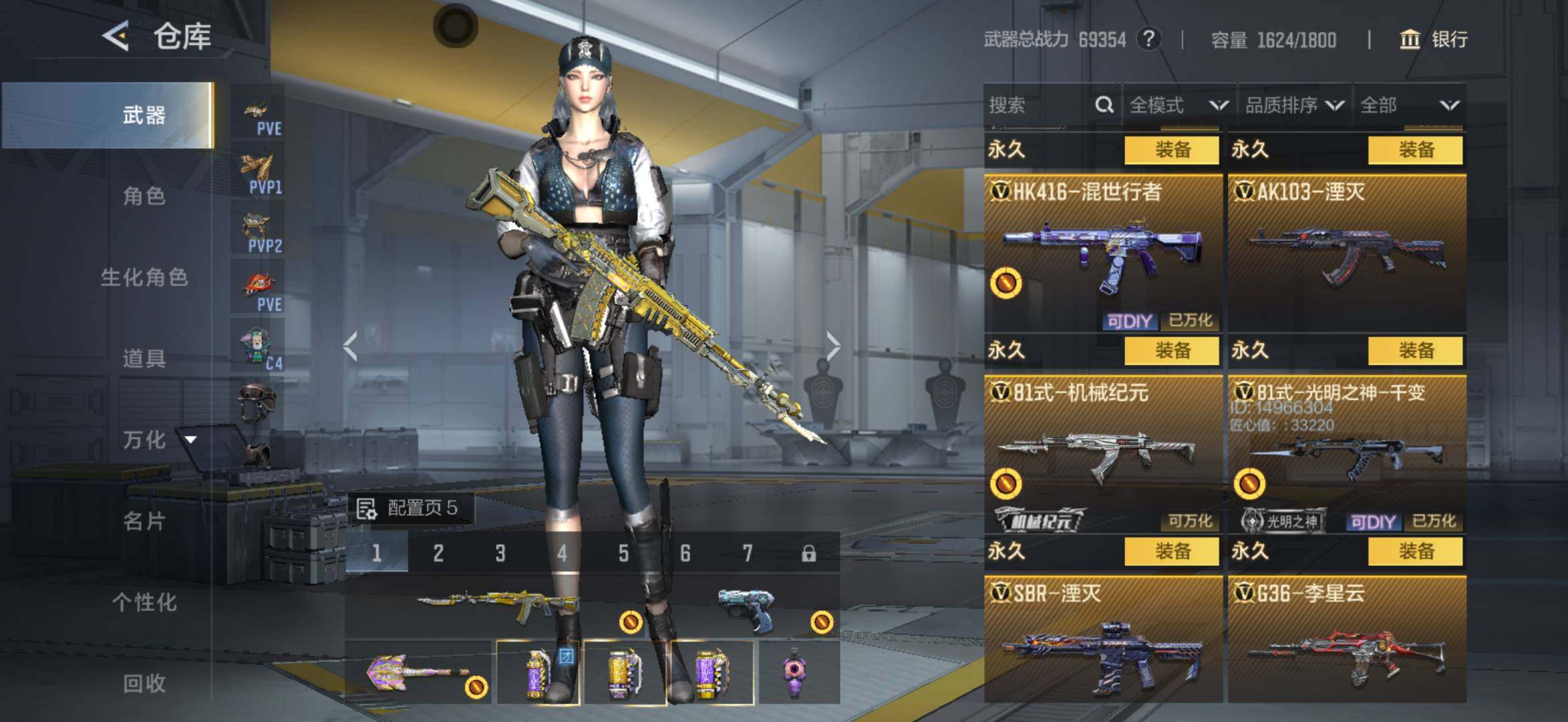Switch to the 角色 character category
The width and height of the screenshot is (1568, 722).
[x=143, y=196]
